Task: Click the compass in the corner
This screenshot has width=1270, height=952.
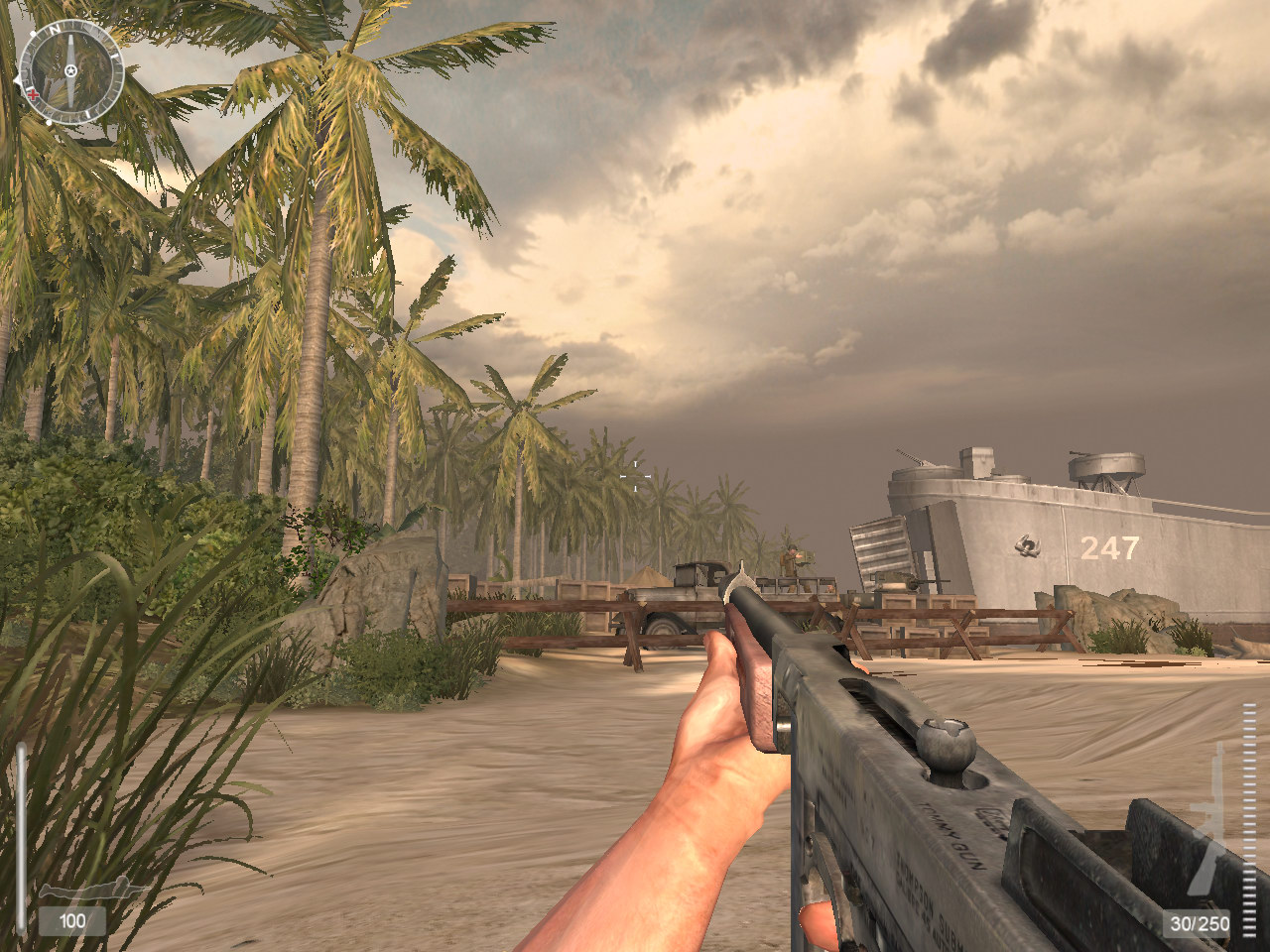Action: point(70,70)
